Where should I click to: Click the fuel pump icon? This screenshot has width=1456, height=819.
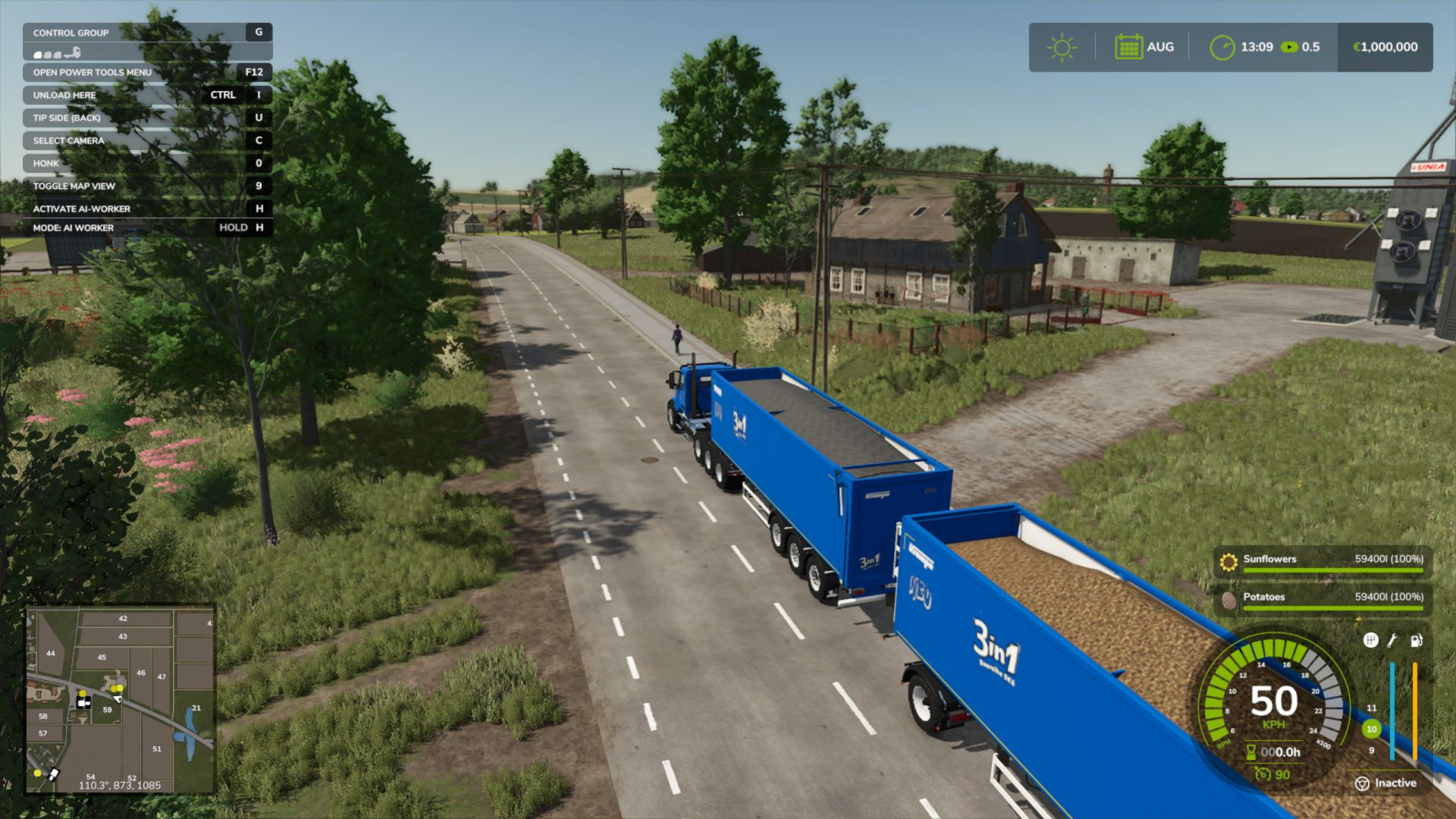1416,641
